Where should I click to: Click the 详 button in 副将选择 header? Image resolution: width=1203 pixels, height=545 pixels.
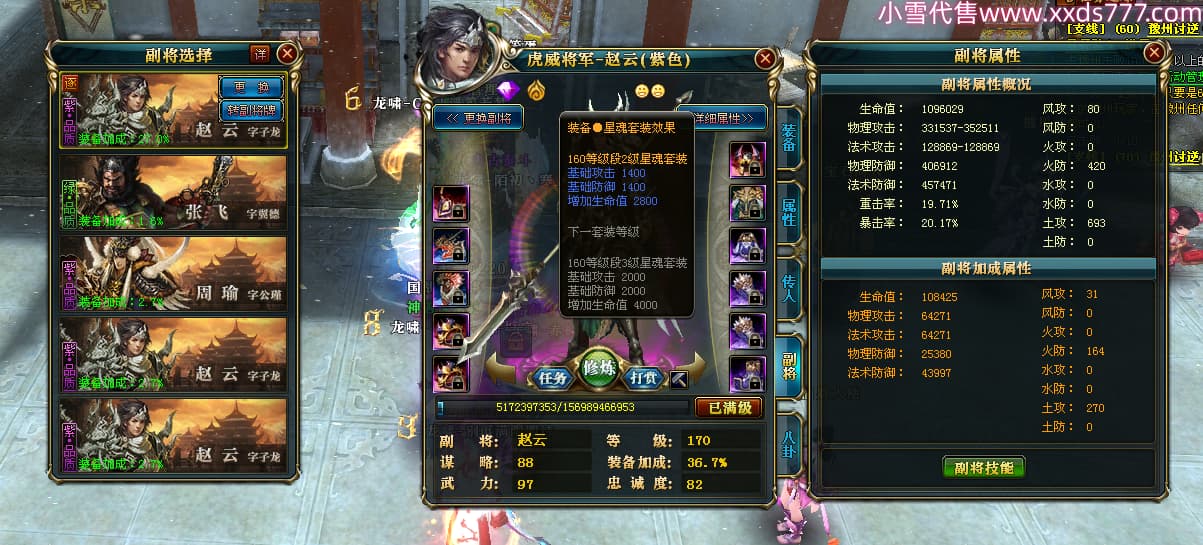coord(260,54)
